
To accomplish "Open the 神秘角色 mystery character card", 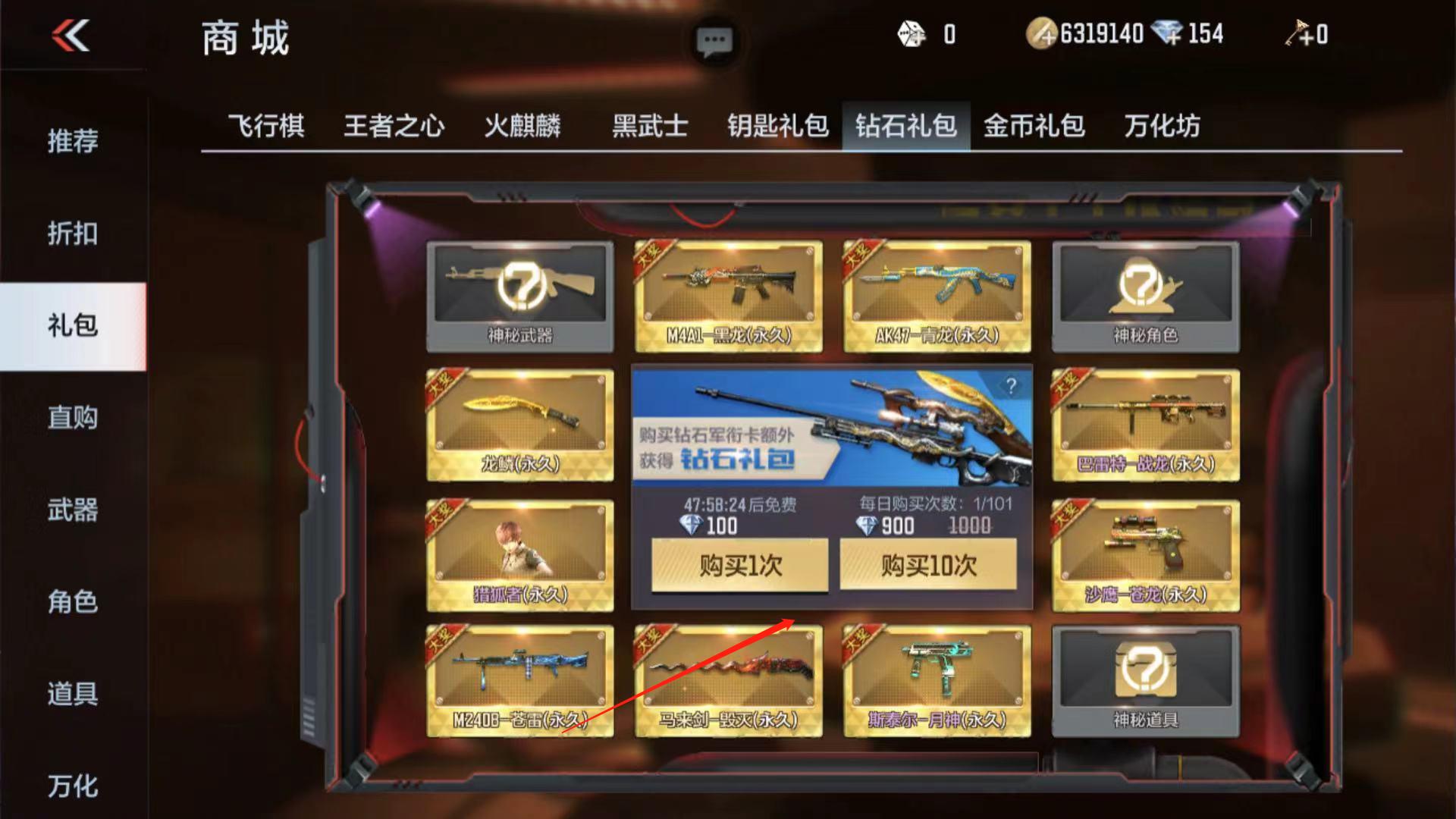I will point(1145,294).
